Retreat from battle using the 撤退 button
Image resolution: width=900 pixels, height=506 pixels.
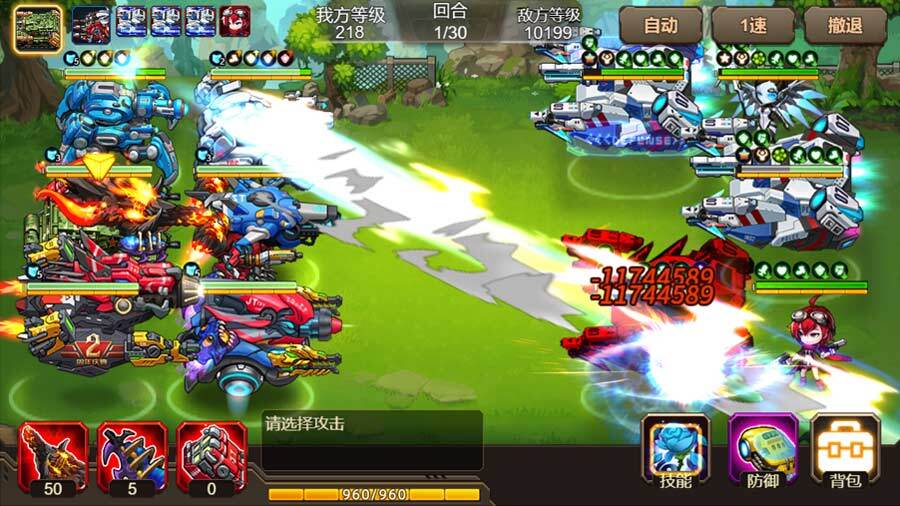846,26
